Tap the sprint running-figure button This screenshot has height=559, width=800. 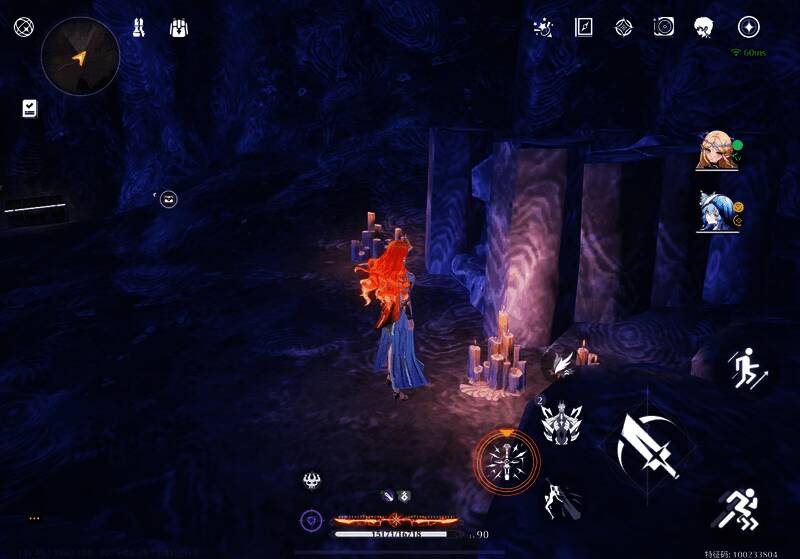[x=741, y=508]
